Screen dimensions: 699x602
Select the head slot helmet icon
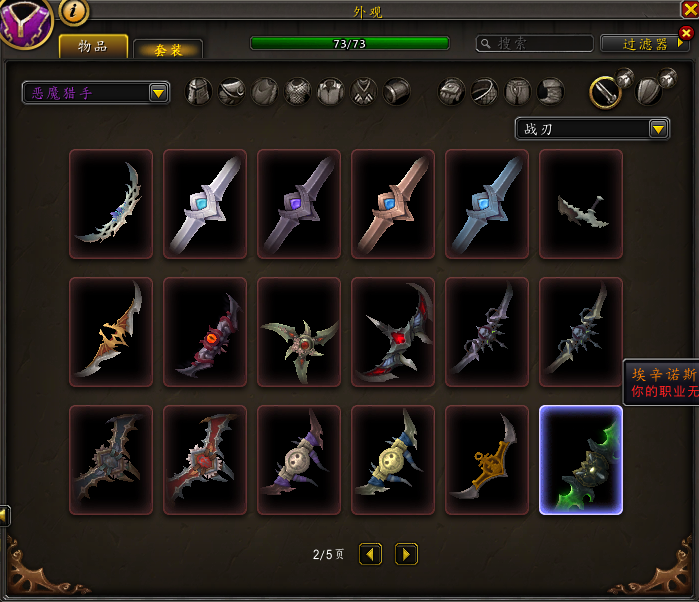coord(200,92)
